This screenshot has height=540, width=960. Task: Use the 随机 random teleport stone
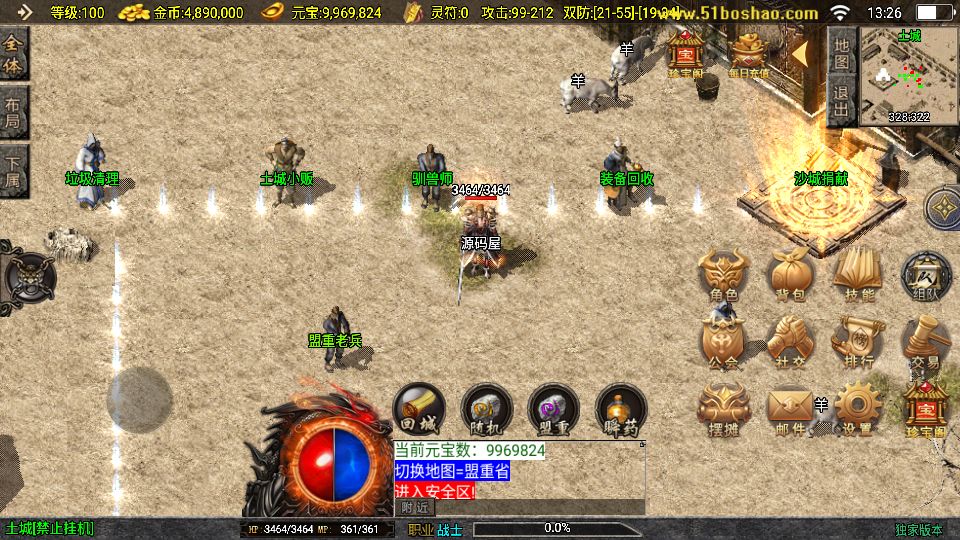(x=486, y=411)
